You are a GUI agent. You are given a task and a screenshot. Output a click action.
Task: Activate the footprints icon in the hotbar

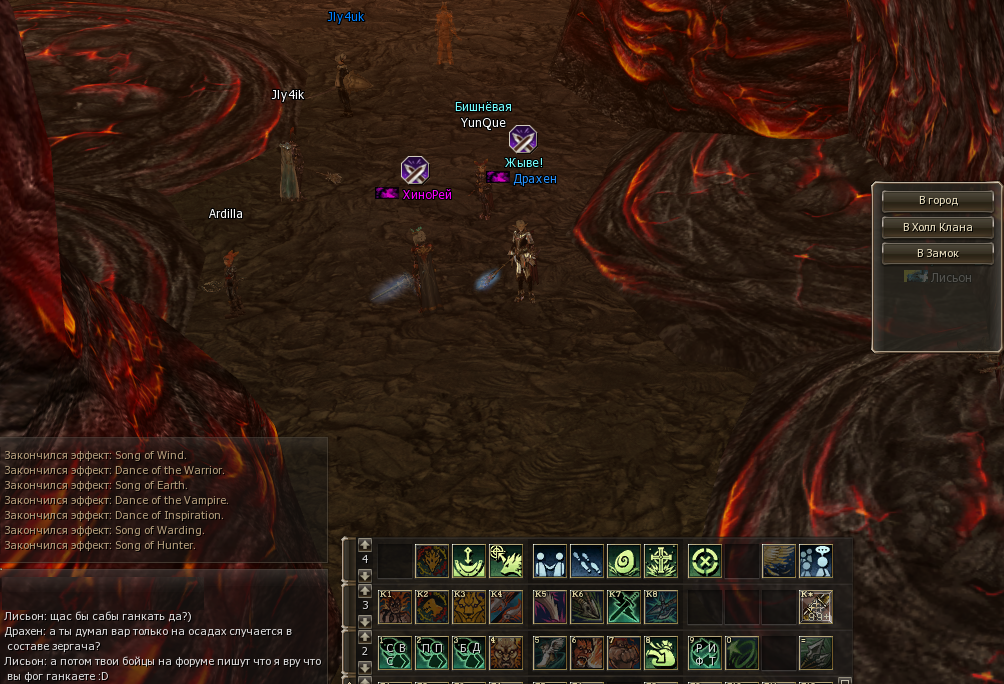point(587,561)
